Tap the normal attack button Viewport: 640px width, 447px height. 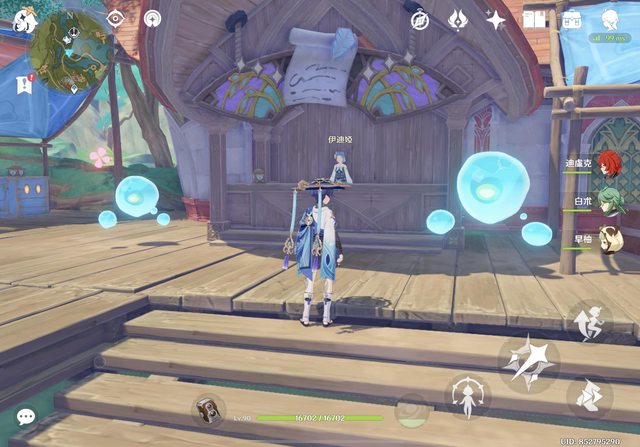pyautogui.click(x=529, y=361)
